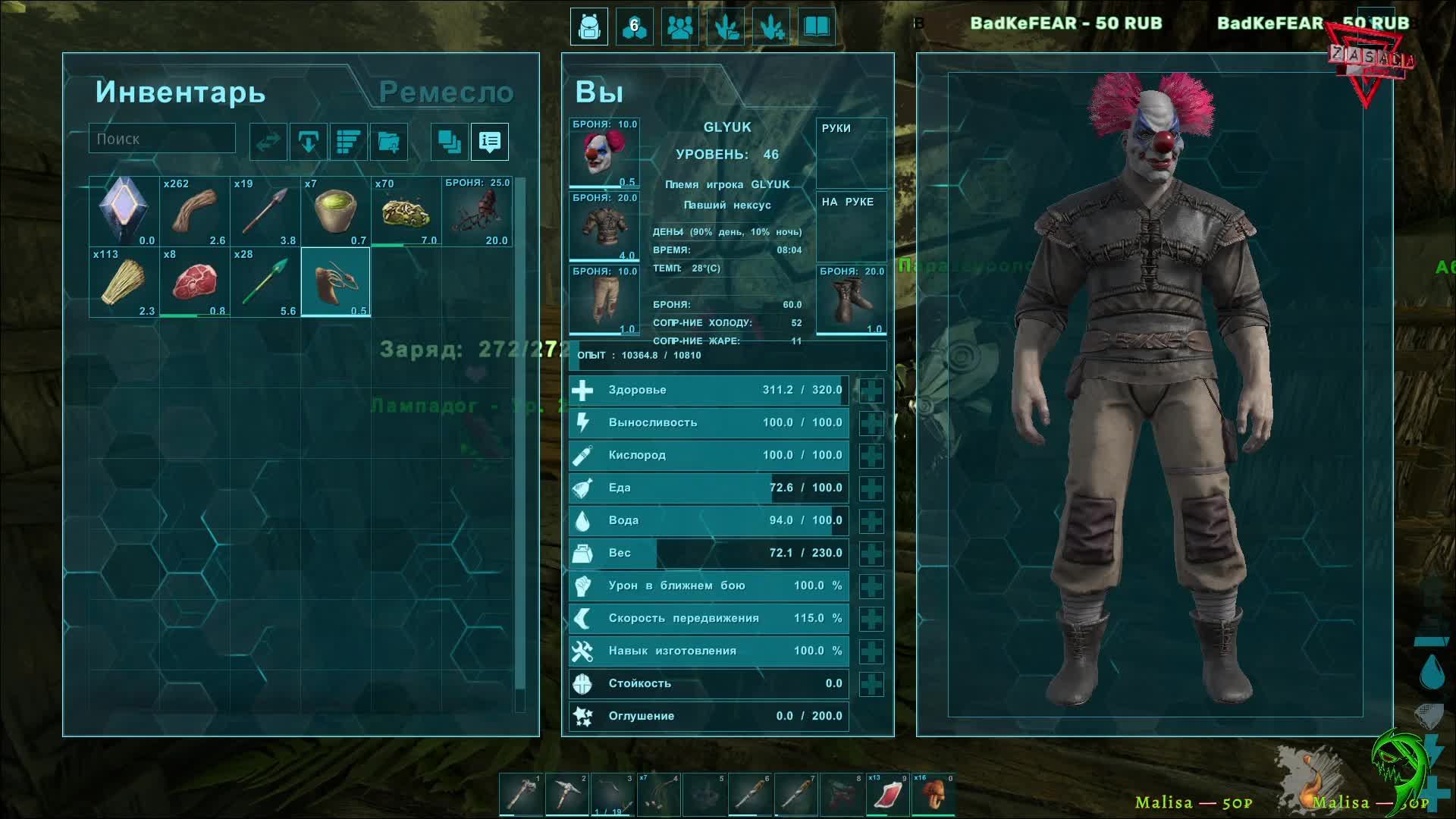The width and height of the screenshot is (1456, 819).
Task: Click the drop-all down-arrow button
Action: coord(308,142)
